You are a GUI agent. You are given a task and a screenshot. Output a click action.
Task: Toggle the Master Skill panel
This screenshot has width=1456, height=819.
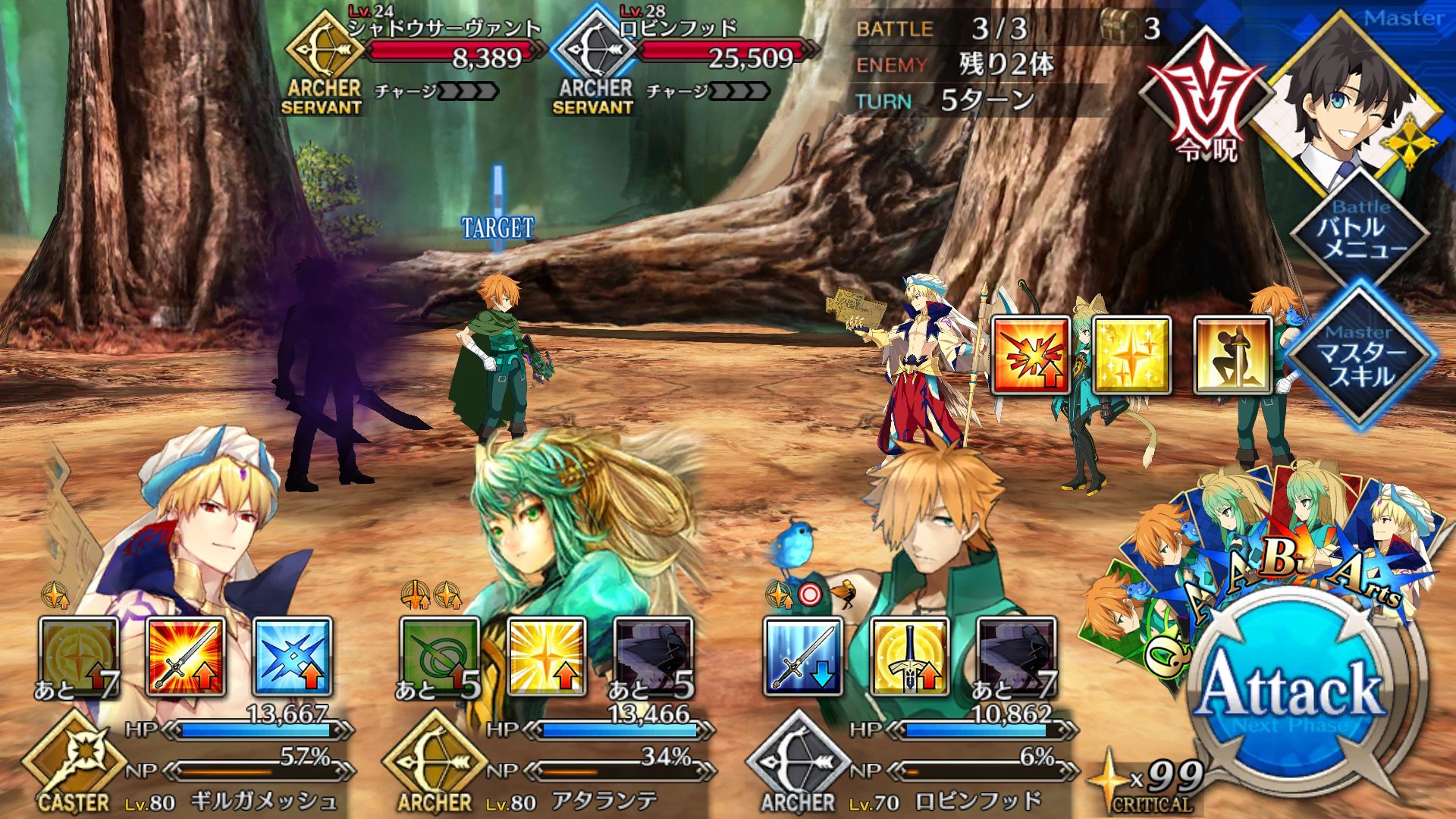[1361, 356]
